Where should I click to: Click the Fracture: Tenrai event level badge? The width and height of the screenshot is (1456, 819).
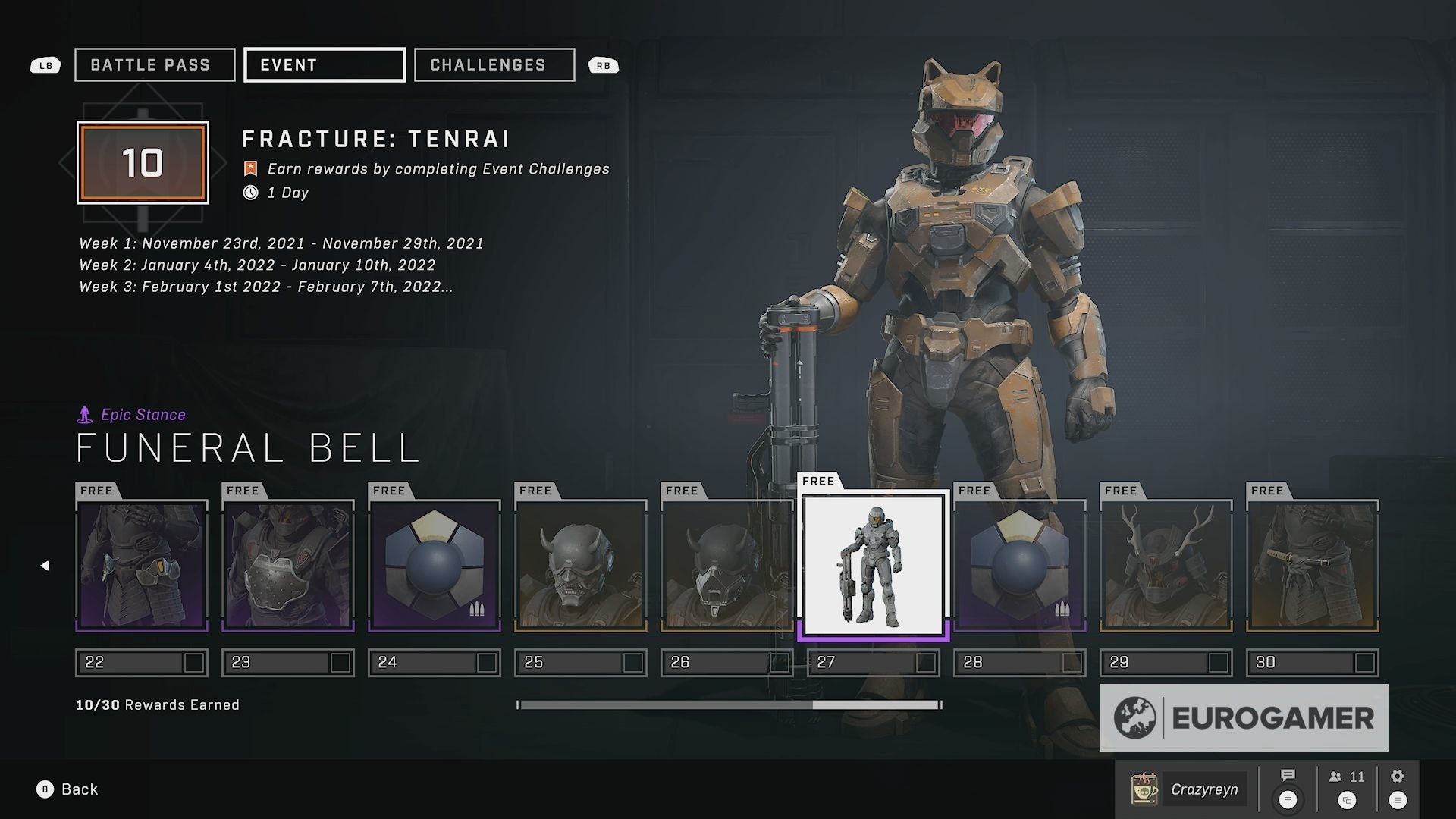143,162
